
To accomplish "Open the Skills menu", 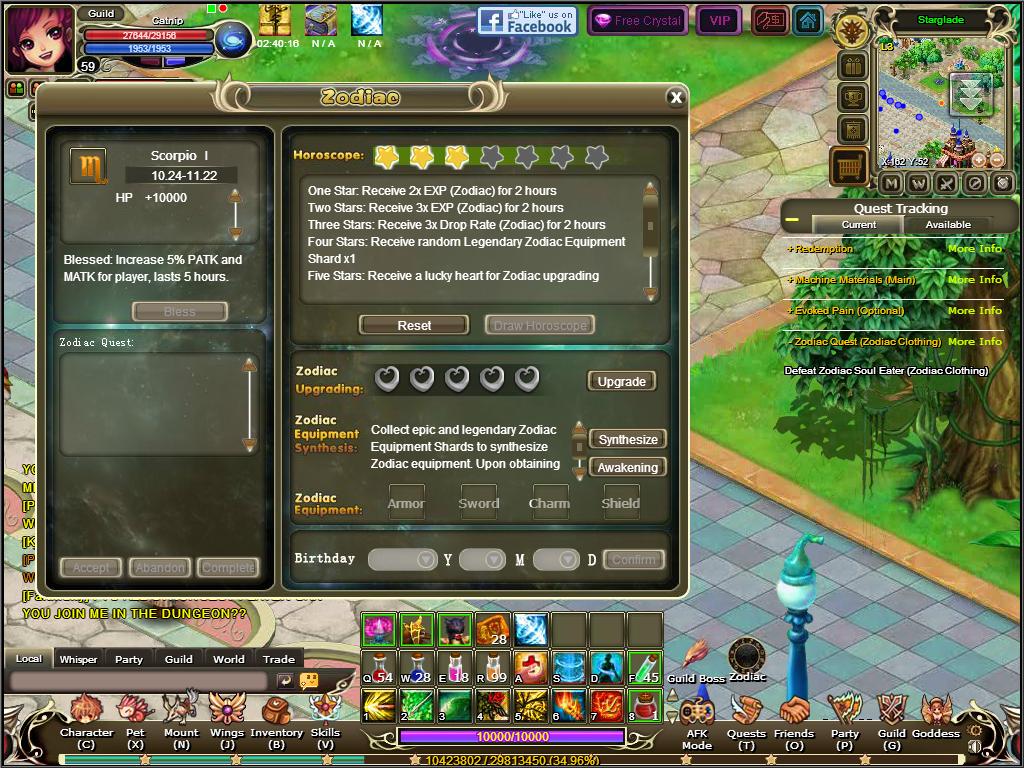I will [x=325, y=717].
